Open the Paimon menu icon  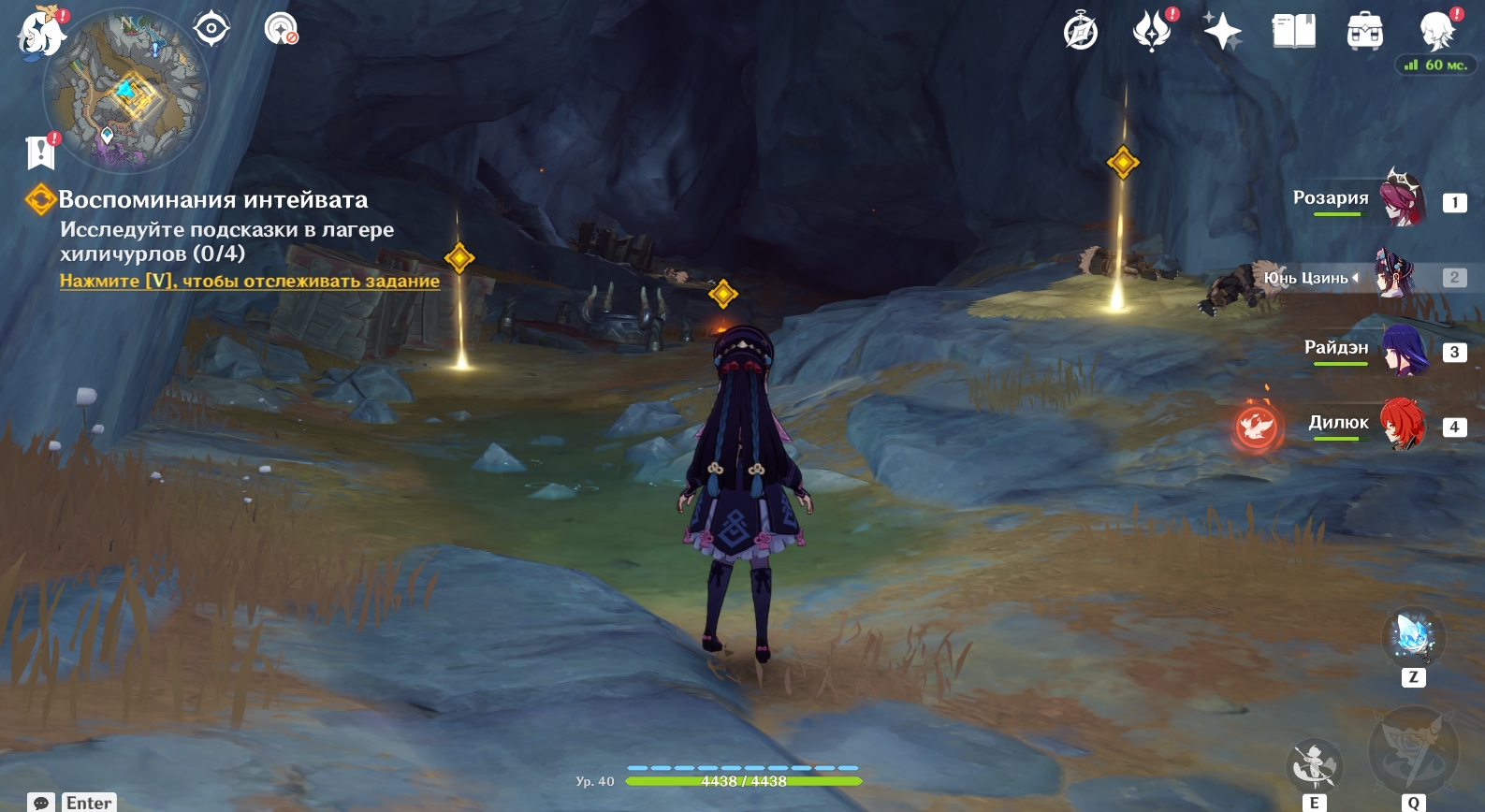[x=41, y=32]
